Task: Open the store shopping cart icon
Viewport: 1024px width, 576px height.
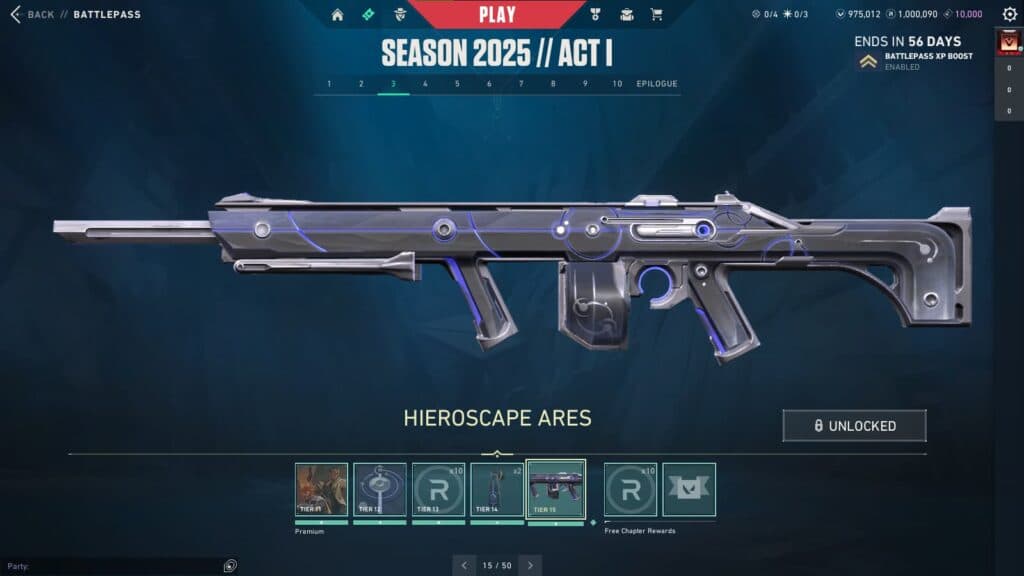Action: pos(656,15)
